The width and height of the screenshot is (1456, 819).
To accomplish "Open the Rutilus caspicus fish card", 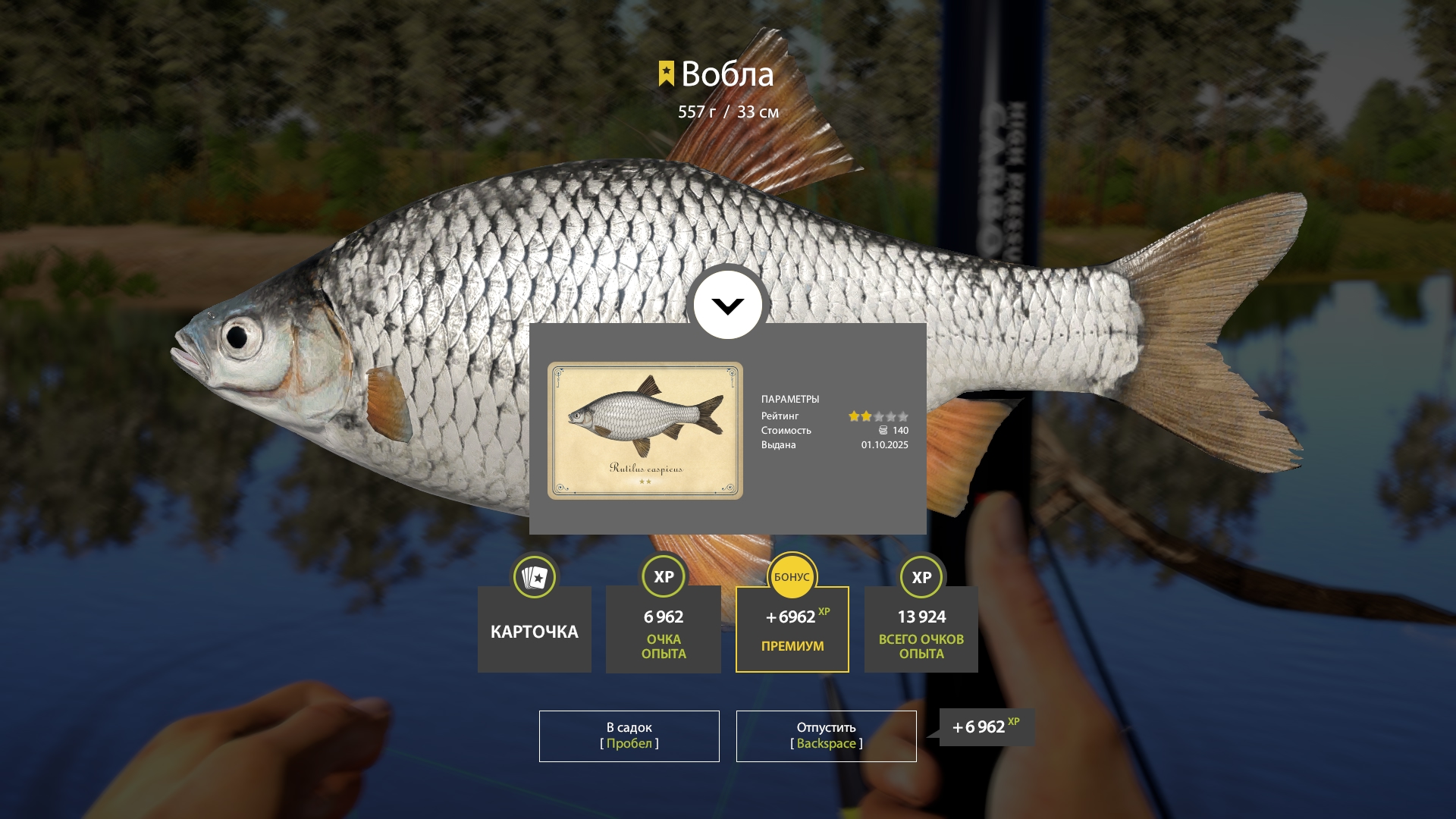I will click(645, 430).
